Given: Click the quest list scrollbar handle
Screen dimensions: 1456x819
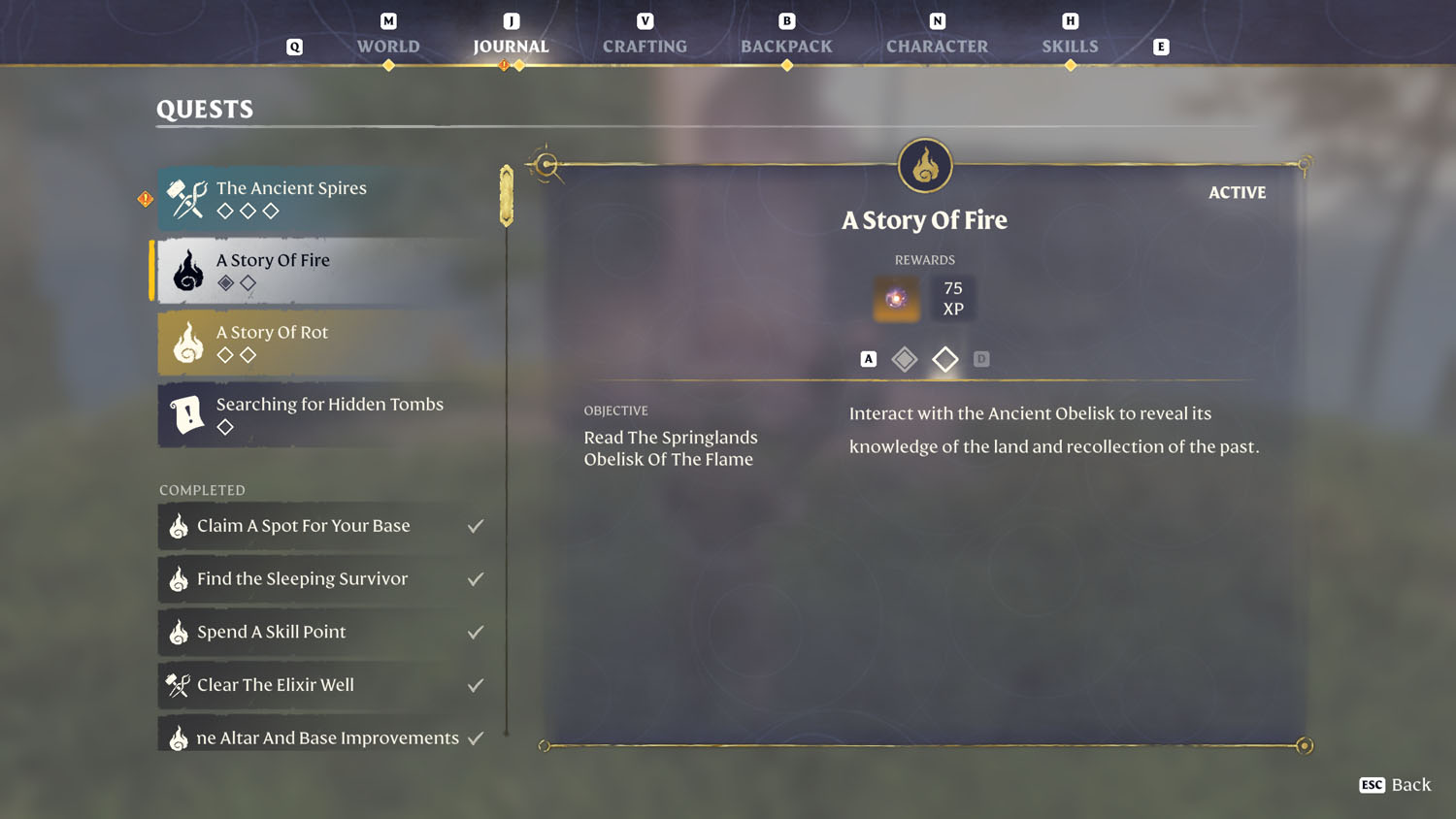Looking at the screenshot, I should pos(507,196).
